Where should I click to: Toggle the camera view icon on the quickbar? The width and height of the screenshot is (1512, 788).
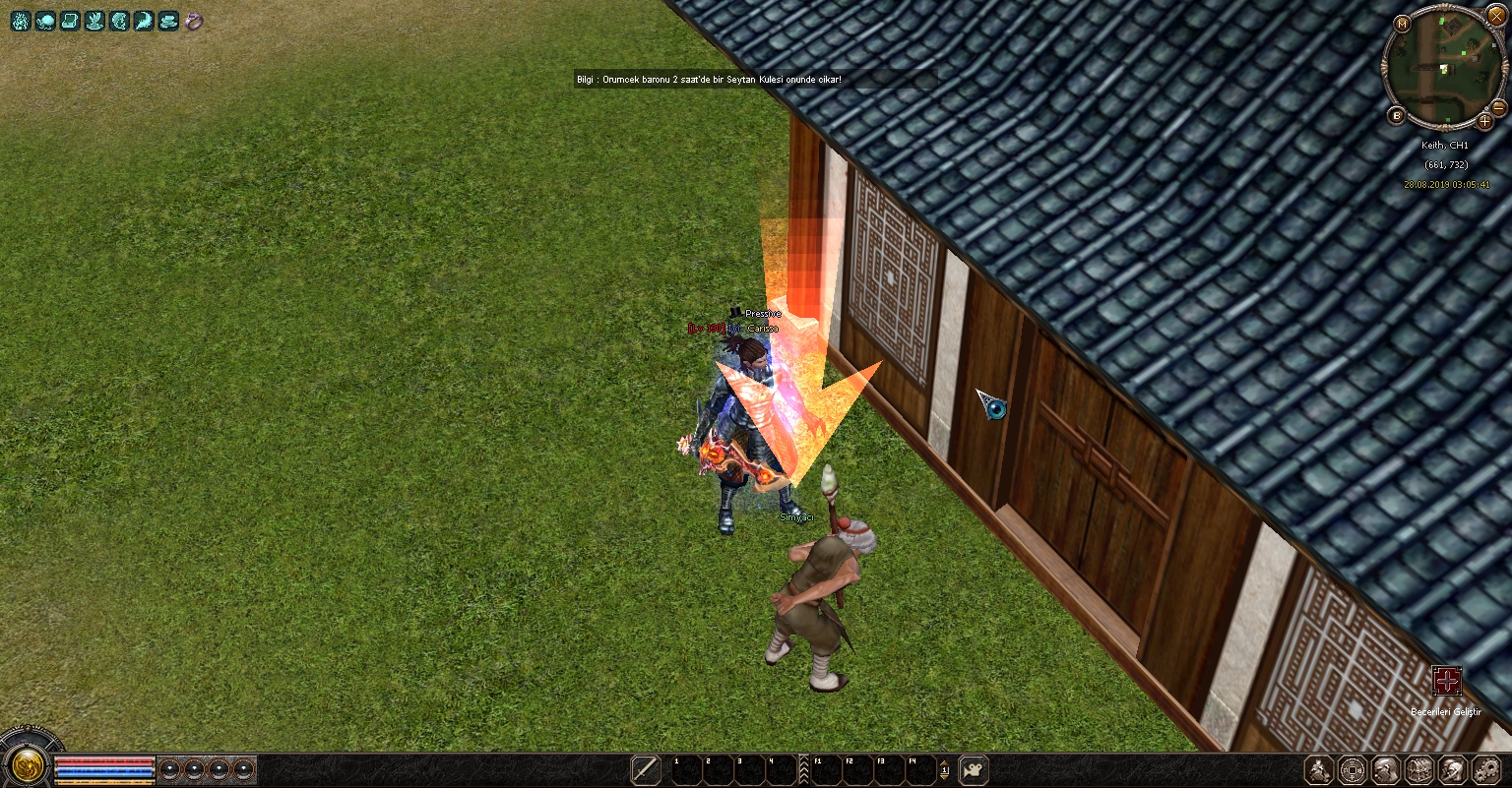pos(973,769)
